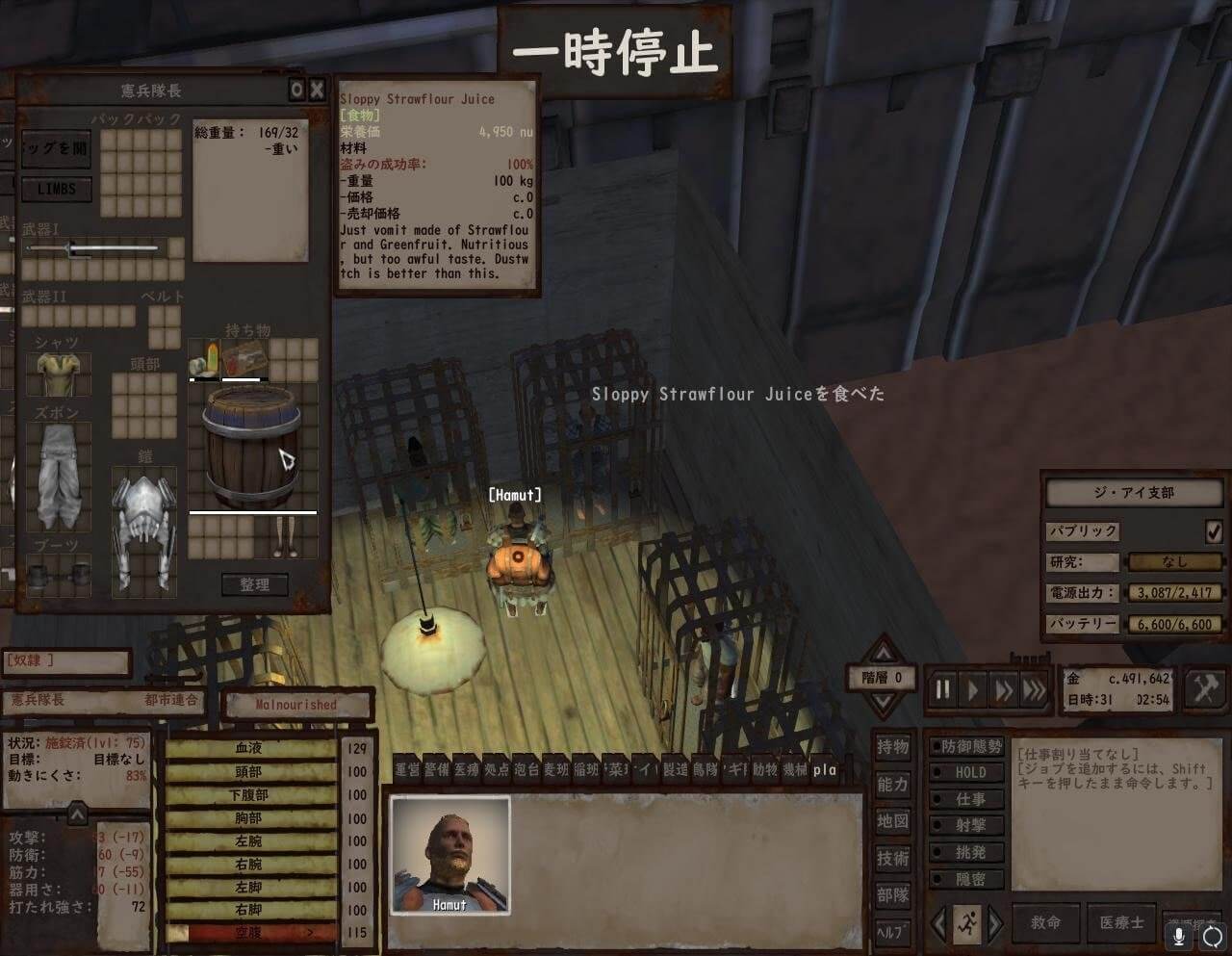Select Hamut's character portrait
Screen dimensions: 1232x956
click(x=449, y=855)
